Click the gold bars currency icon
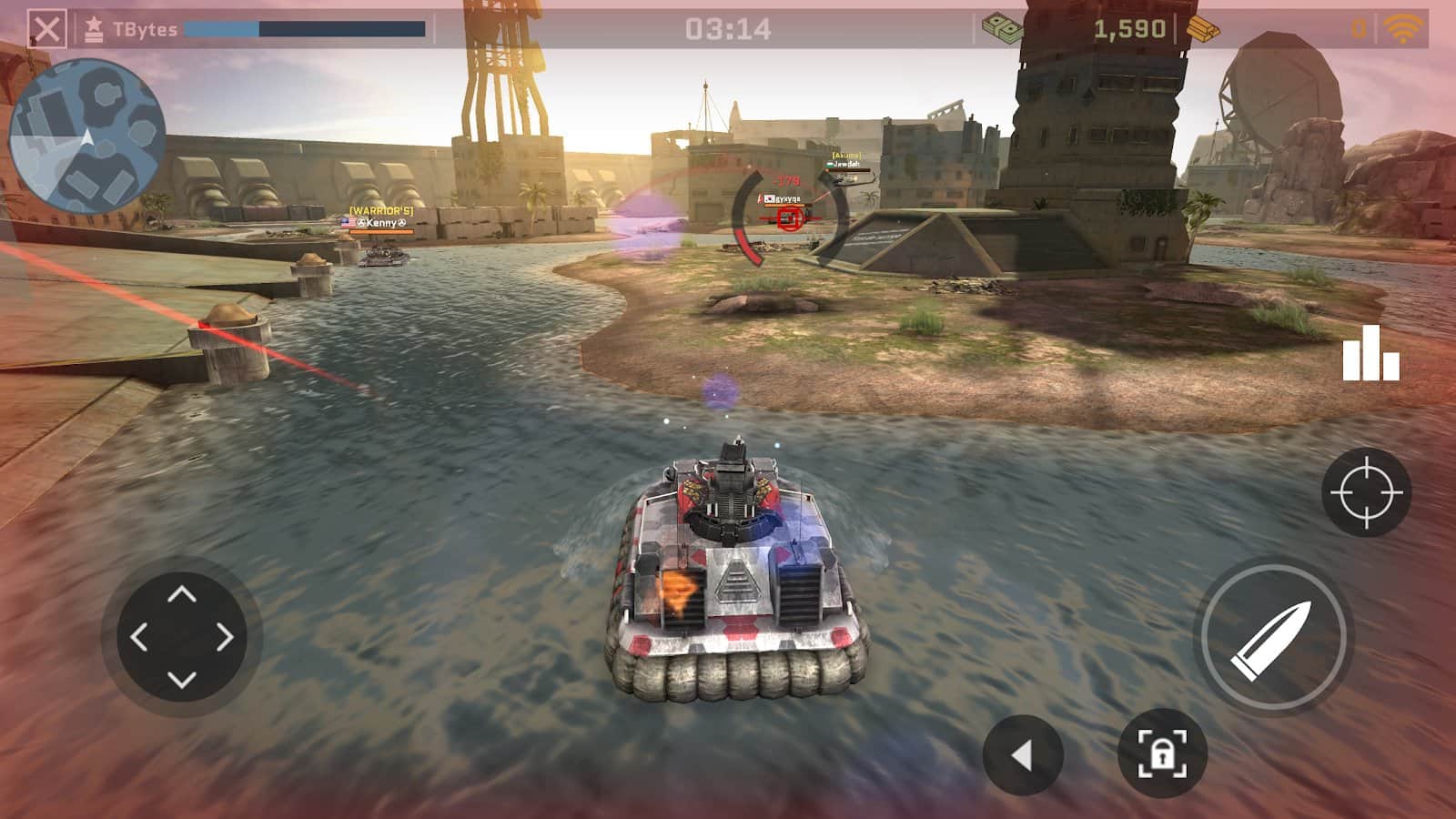 click(1203, 29)
